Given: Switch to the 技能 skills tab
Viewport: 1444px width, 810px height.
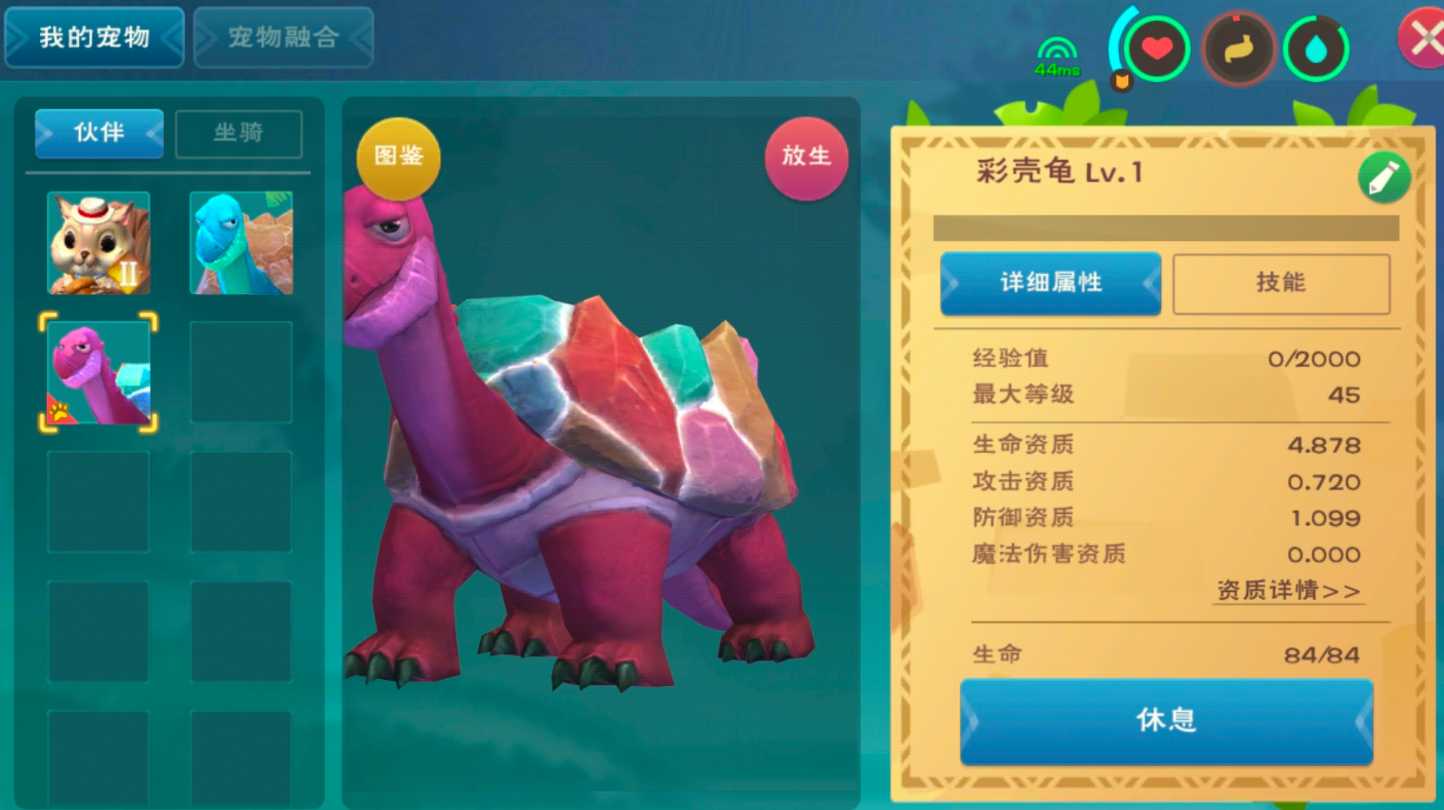Looking at the screenshot, I should click(x=1281, y=283).
